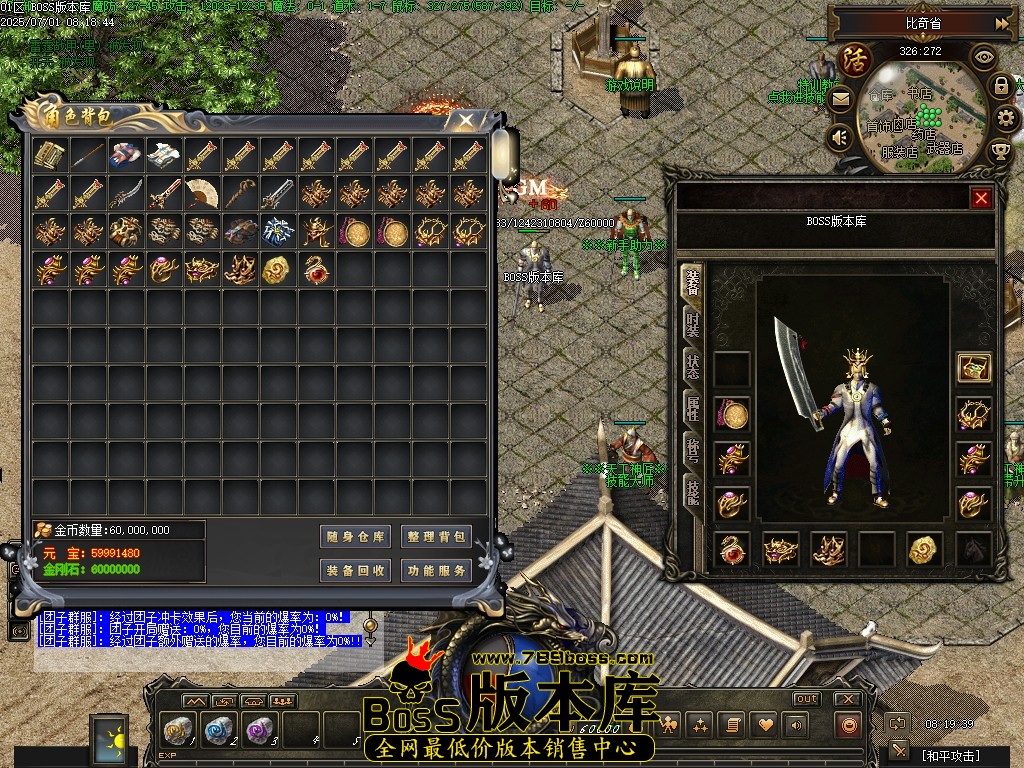Screen dimensions: 1024x768
Task: Open equipment recycling (装备回收)
Action: pyautogui.click(x=356, y=571)
